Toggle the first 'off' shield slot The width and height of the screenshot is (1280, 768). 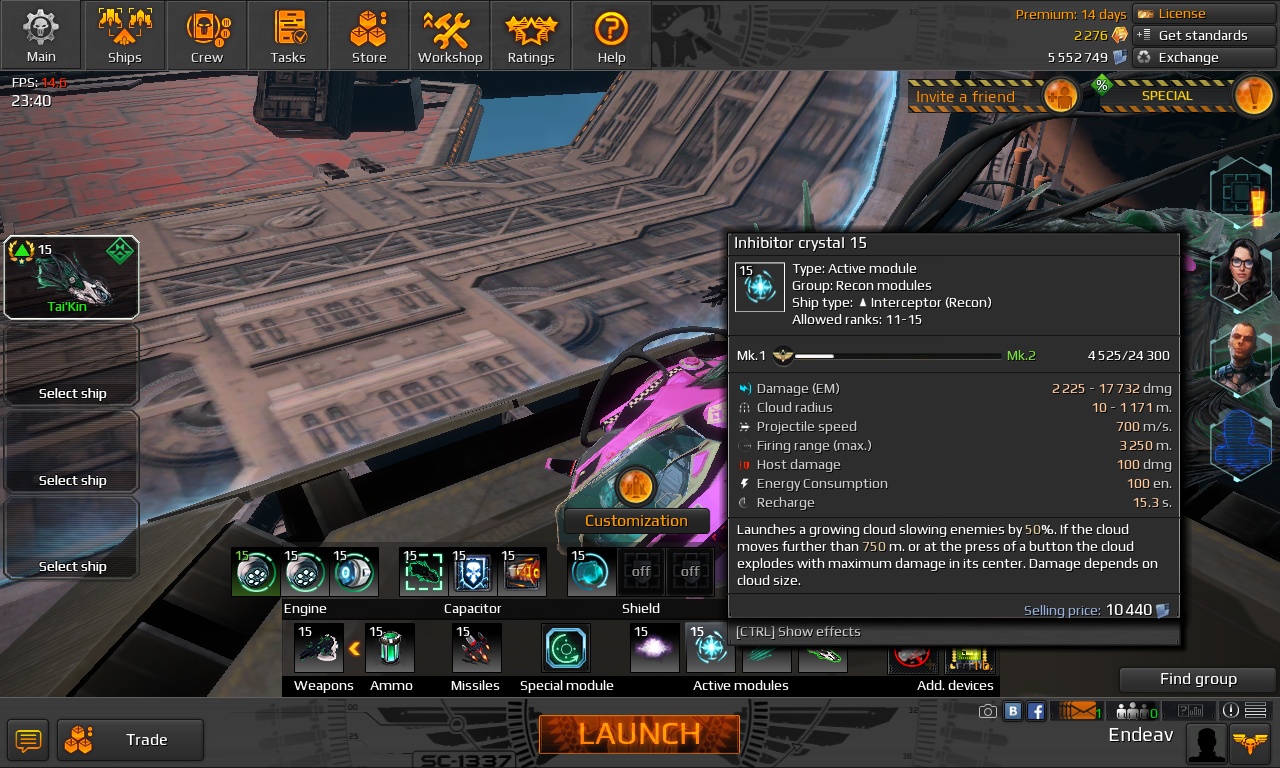(x=640, y=571)
